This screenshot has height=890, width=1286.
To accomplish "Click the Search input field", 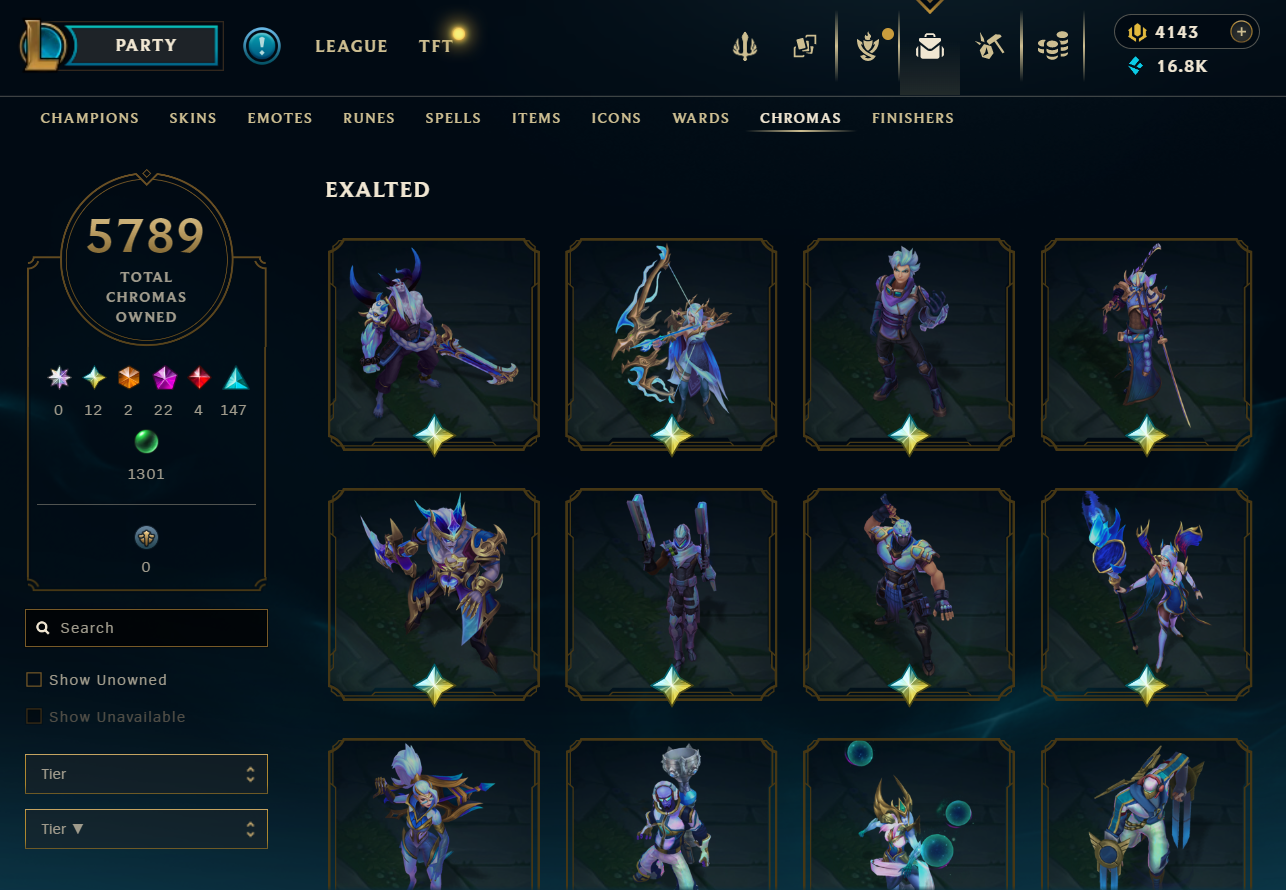I will (146, 627).
